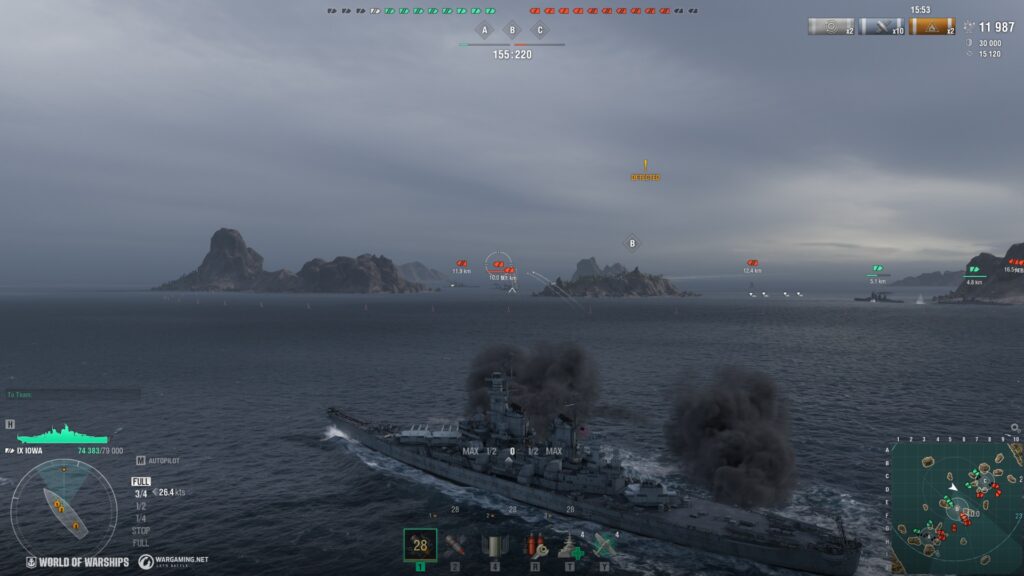Activate the Damage Control Party consumable

point(535,545)
